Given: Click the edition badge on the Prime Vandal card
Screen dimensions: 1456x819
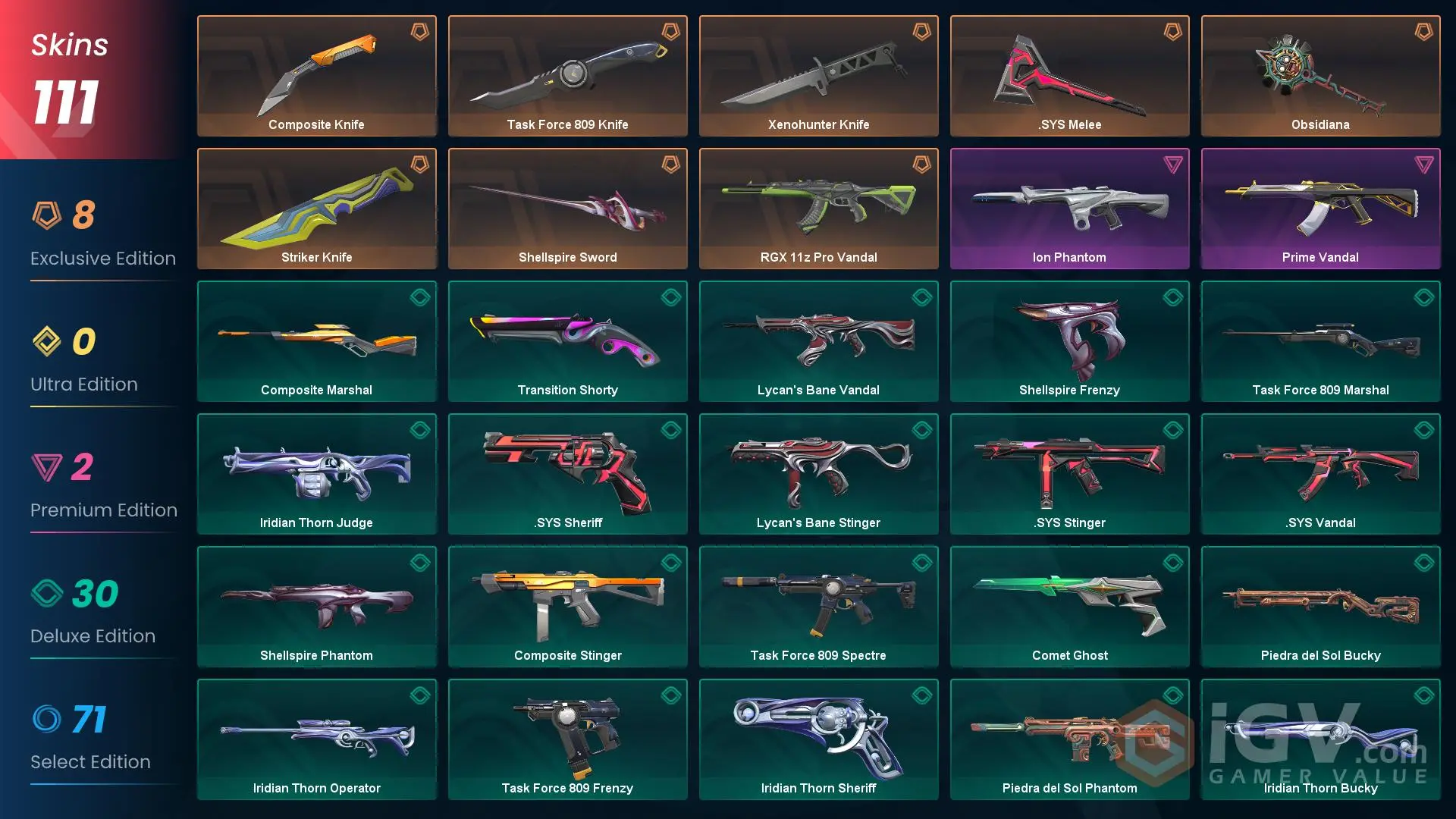Looking at the screenshot, I should click(x=1423, y=165).
